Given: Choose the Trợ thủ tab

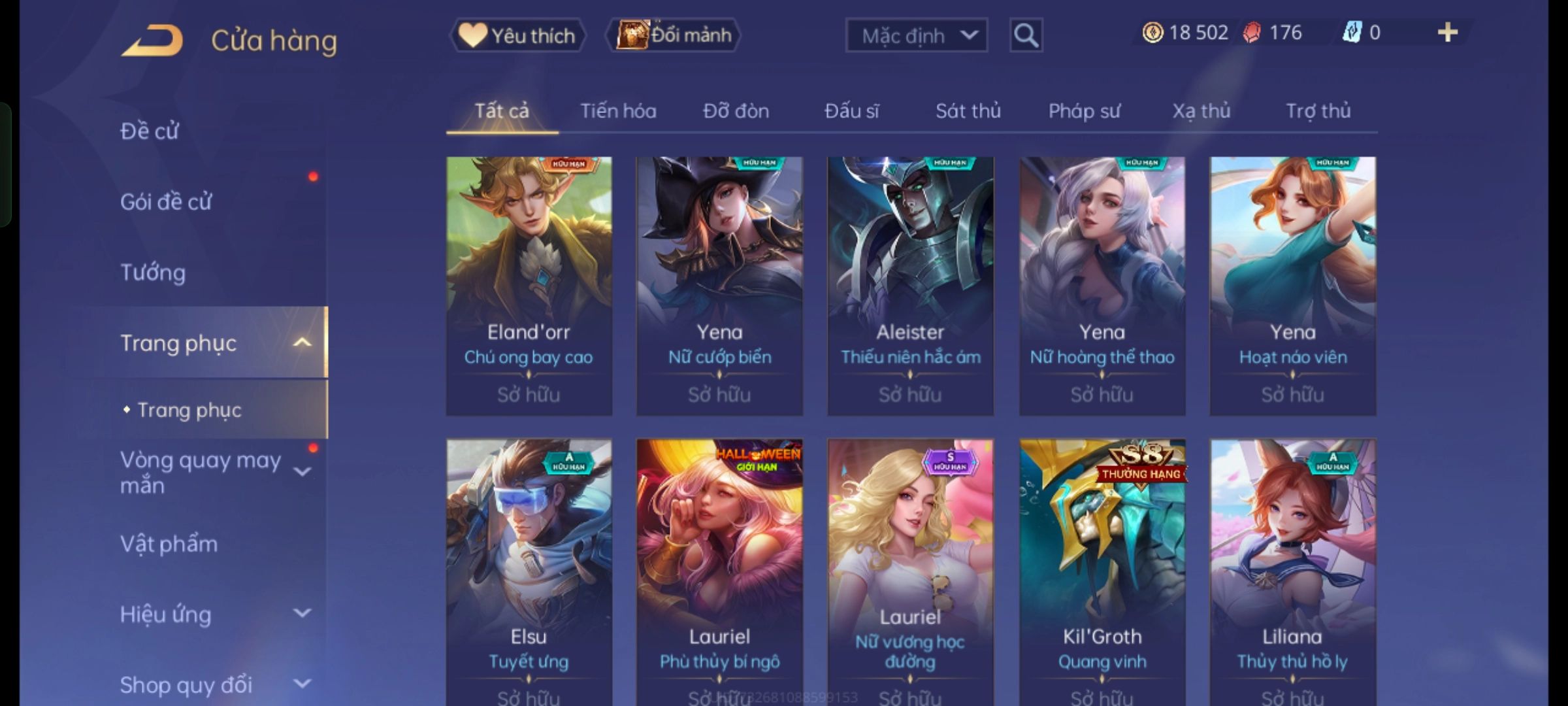Looking at the screenshot, I should [1318, 111].
